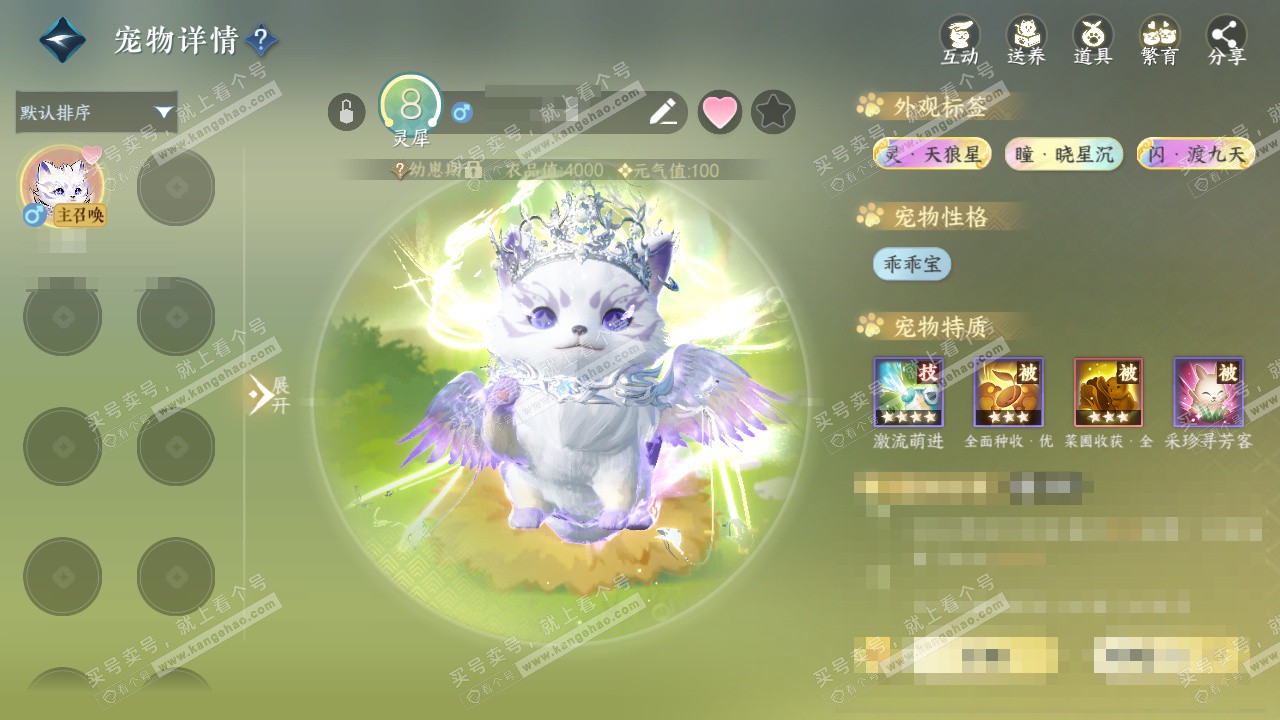The image size is (1280, 720).
Task: Select the 灵·天狼星 appearance tag
Action: [932, 154]
